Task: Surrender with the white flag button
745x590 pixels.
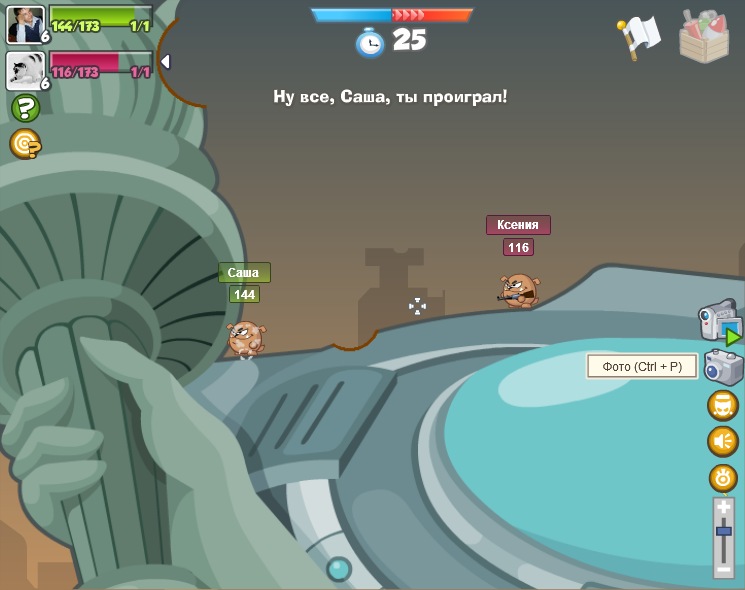Action: [x=638, y=37]
